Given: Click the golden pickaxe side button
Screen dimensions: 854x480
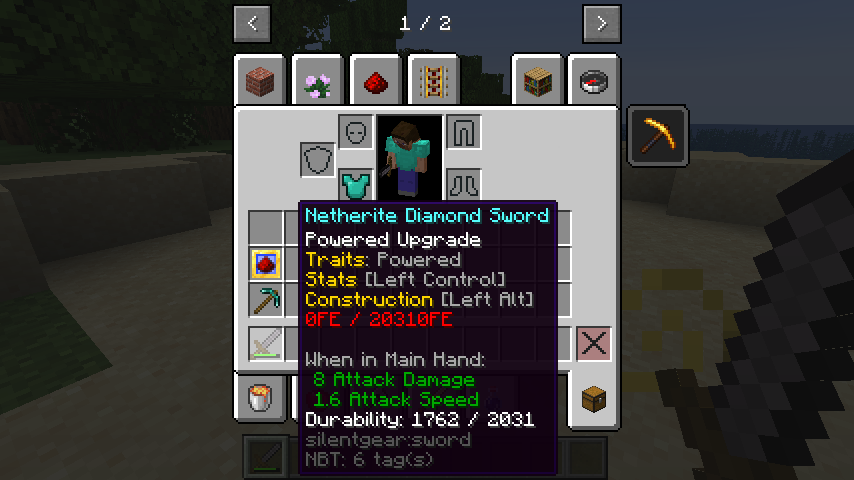Looking at the screenshot, I should point(658,135).
